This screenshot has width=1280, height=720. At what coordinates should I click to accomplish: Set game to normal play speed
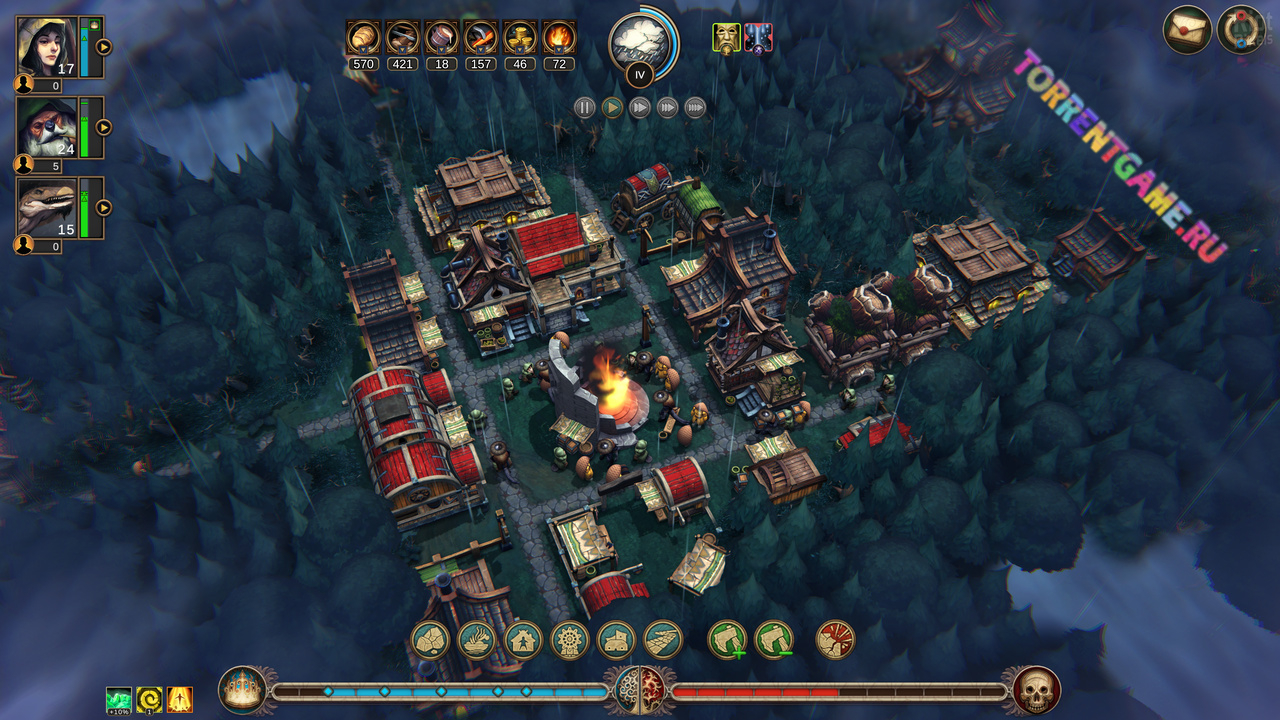point(613,108)
